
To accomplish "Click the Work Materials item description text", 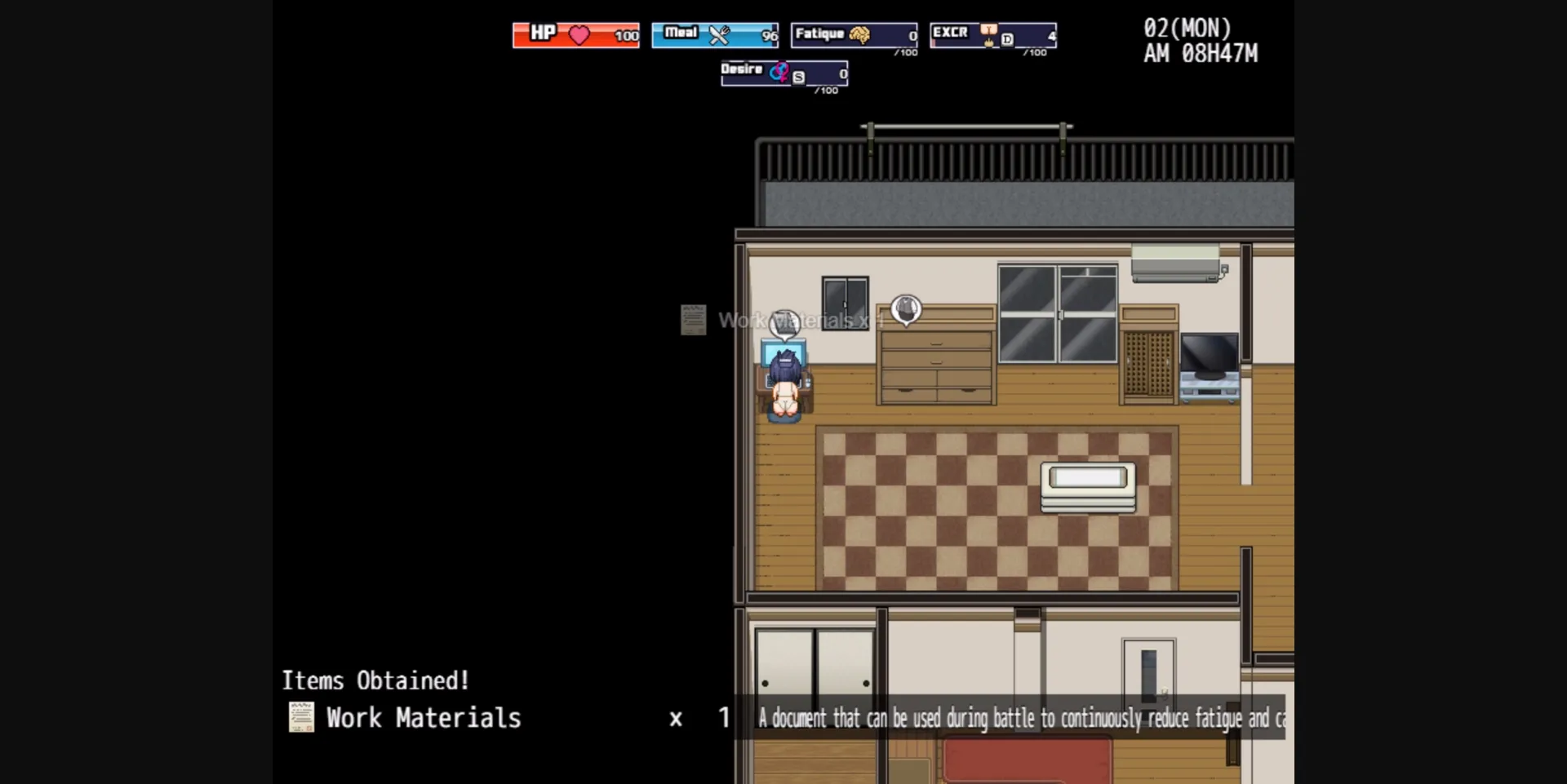I will coord(1020,720).
